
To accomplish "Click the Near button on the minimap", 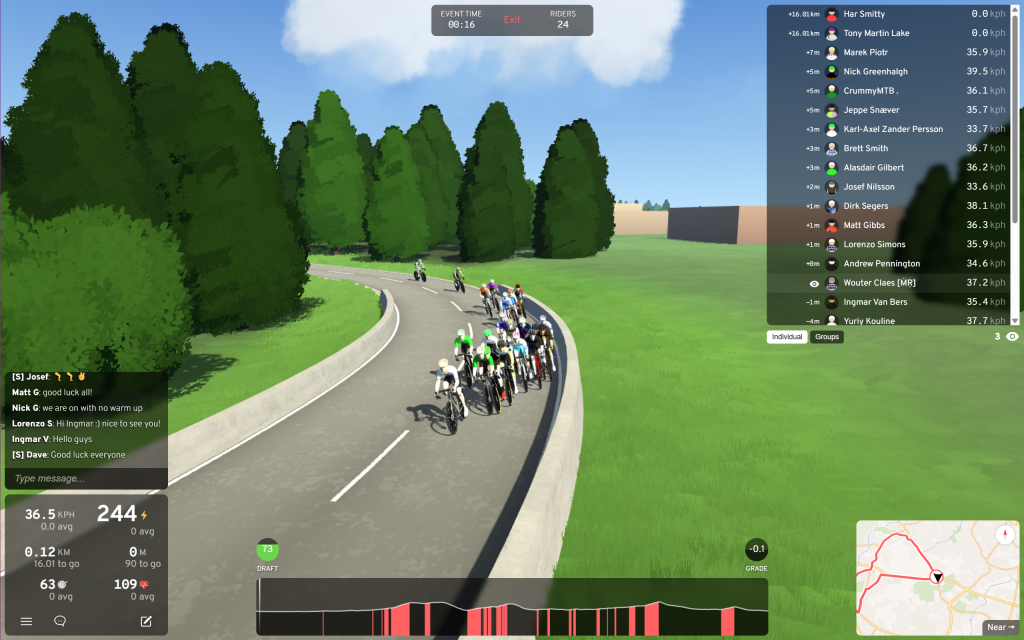I will [999, 627].
